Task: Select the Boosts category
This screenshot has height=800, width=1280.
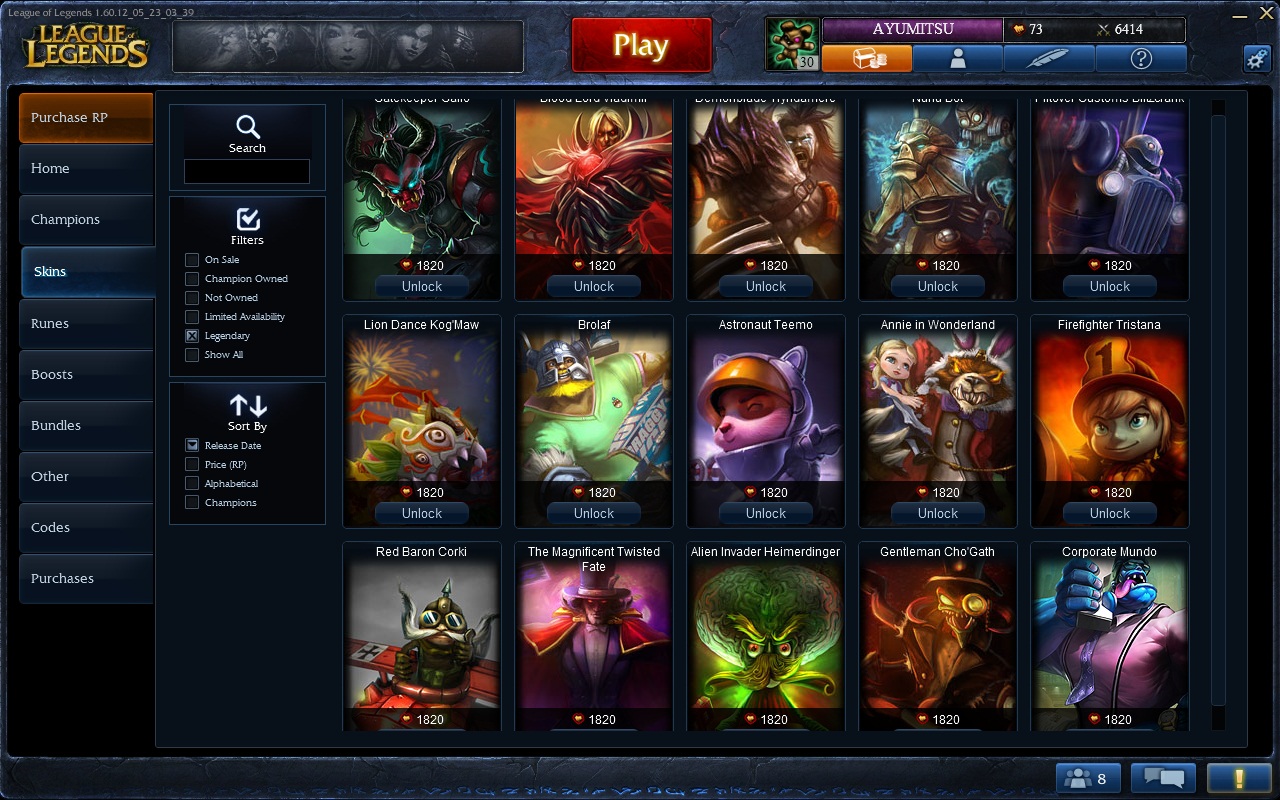Action: (86, 375)
